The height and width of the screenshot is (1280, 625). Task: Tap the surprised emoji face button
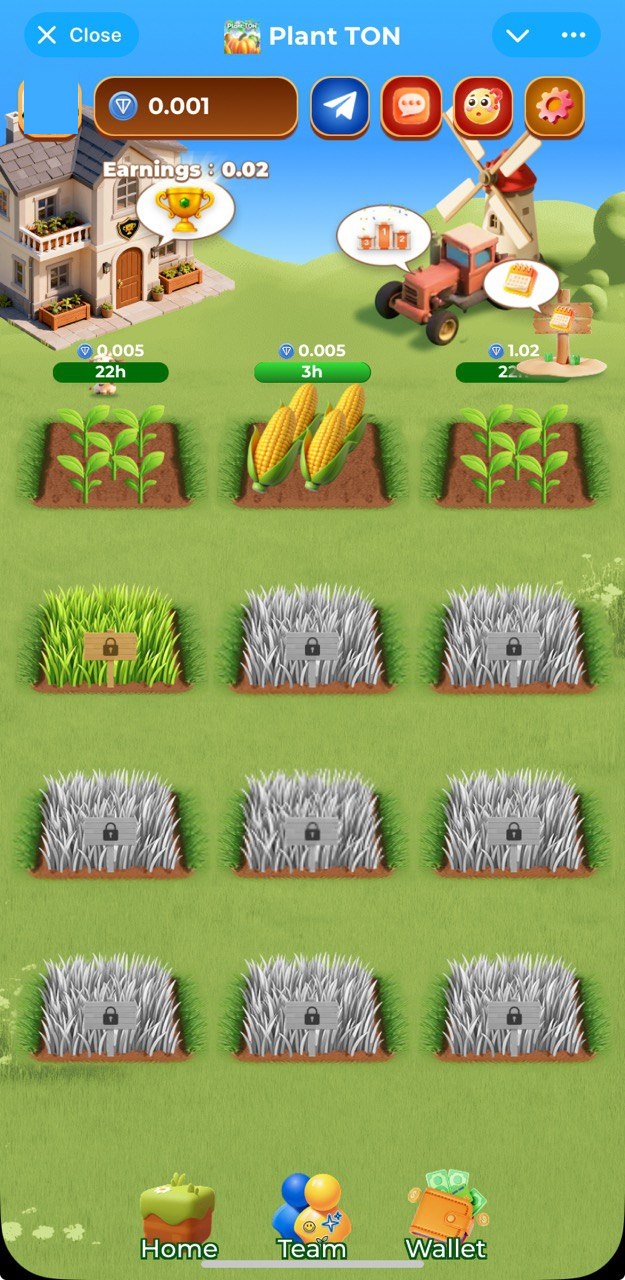[483, 107]
